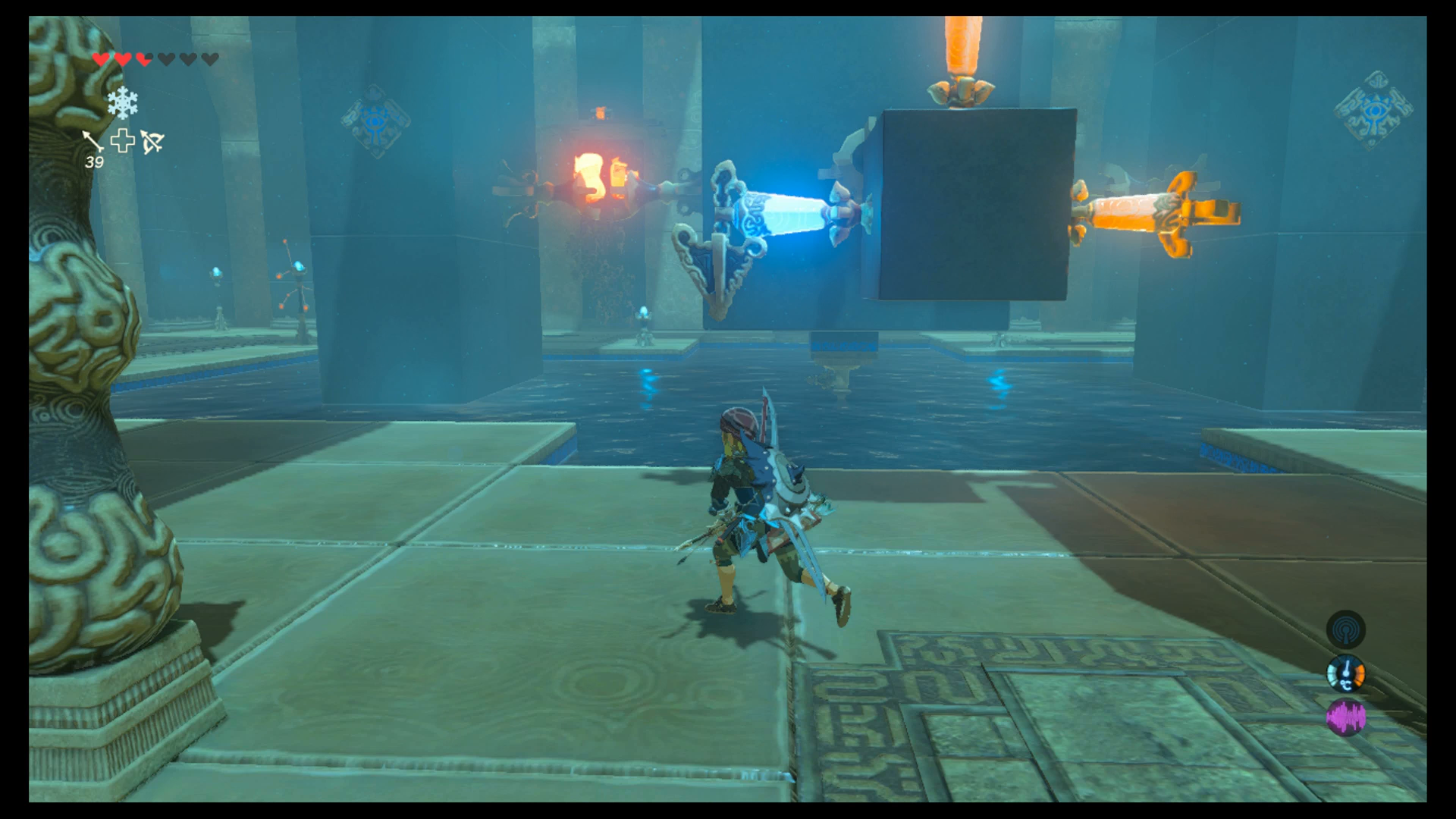Click the temperature gauge showing Celsius
This screenshot has width=1456, height=819.
(1346, 673)
